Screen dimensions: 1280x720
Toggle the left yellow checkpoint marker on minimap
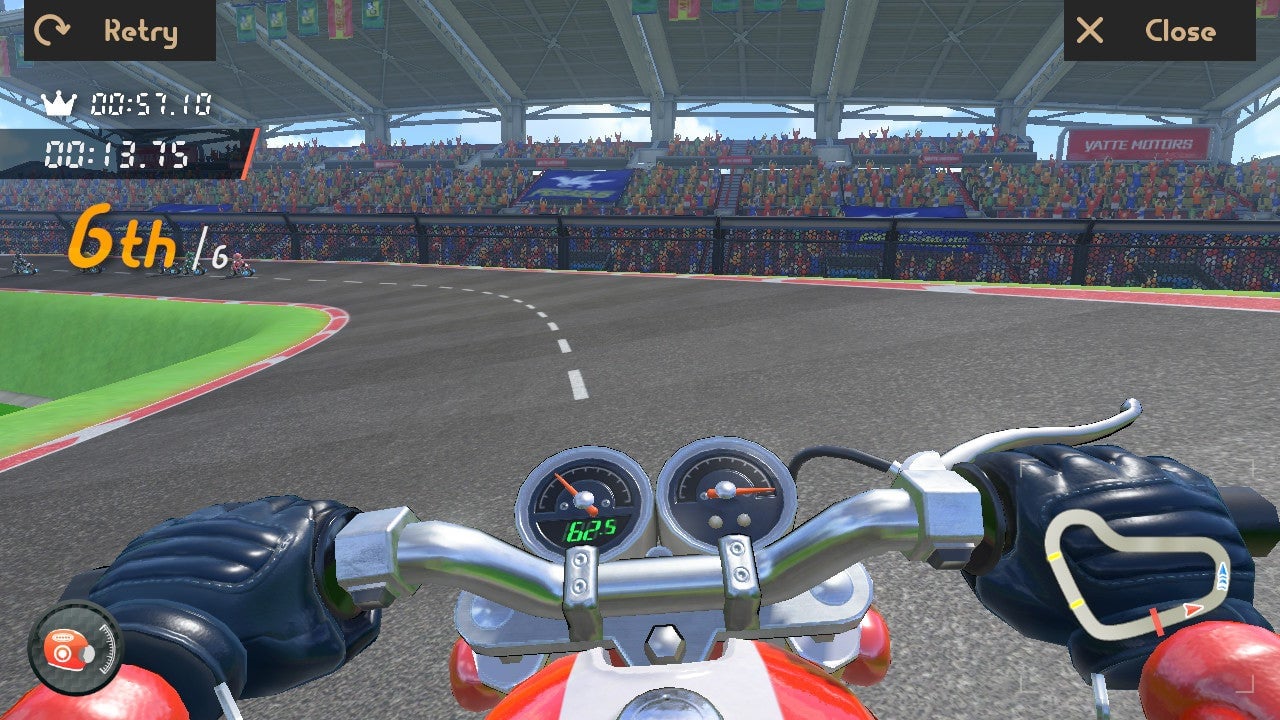coord(1054,555)
